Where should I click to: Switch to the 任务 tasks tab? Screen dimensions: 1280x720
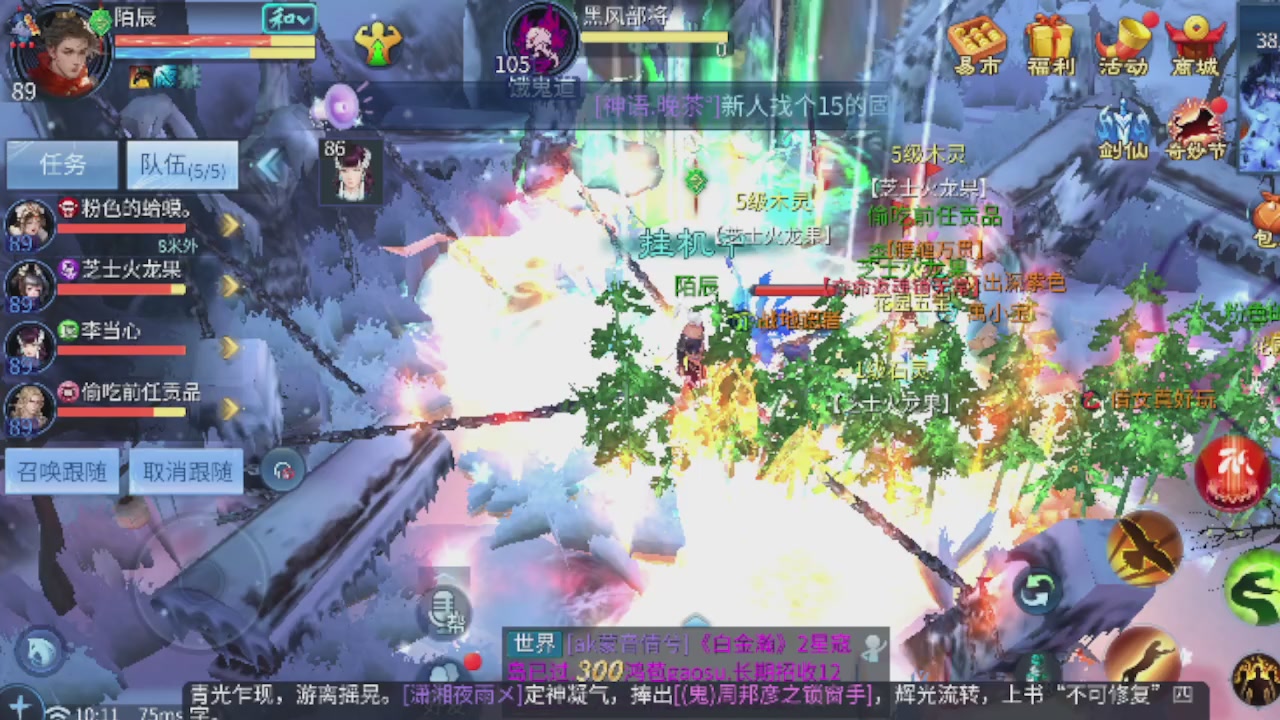(x=61, y=163)
